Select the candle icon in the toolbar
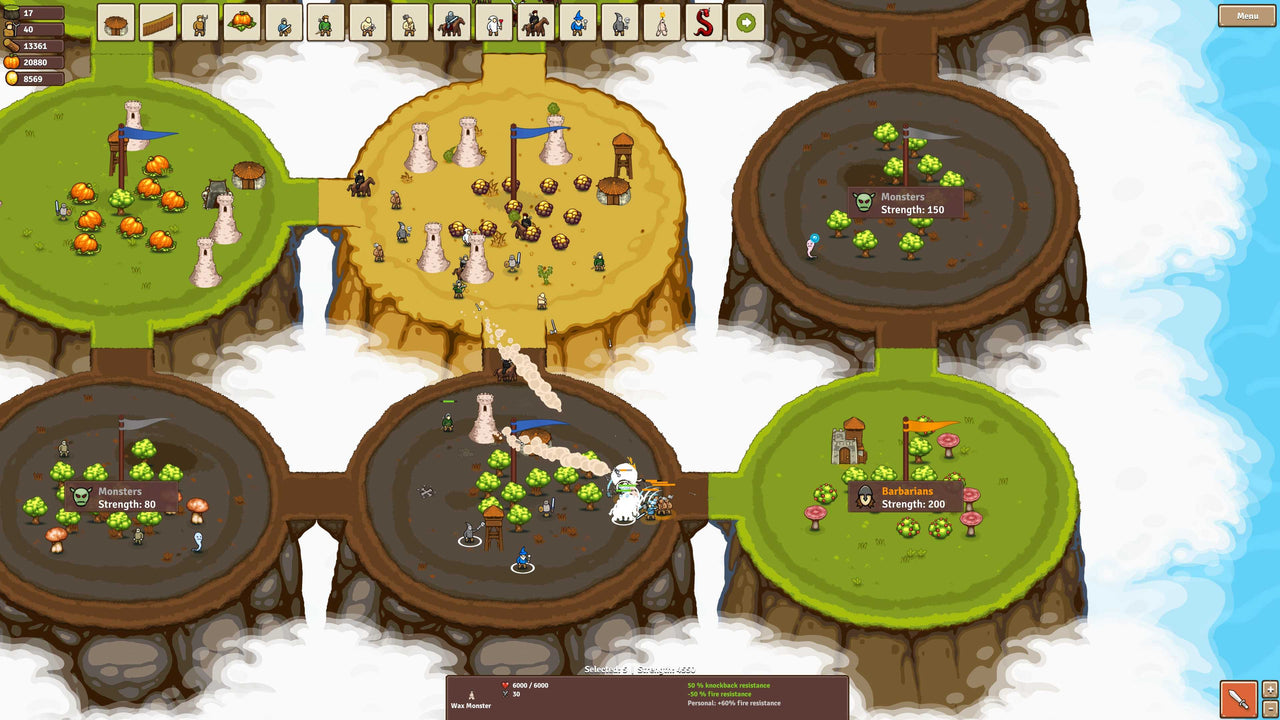The height and width of the screenshot is (720, 1280). click(659, 22)
